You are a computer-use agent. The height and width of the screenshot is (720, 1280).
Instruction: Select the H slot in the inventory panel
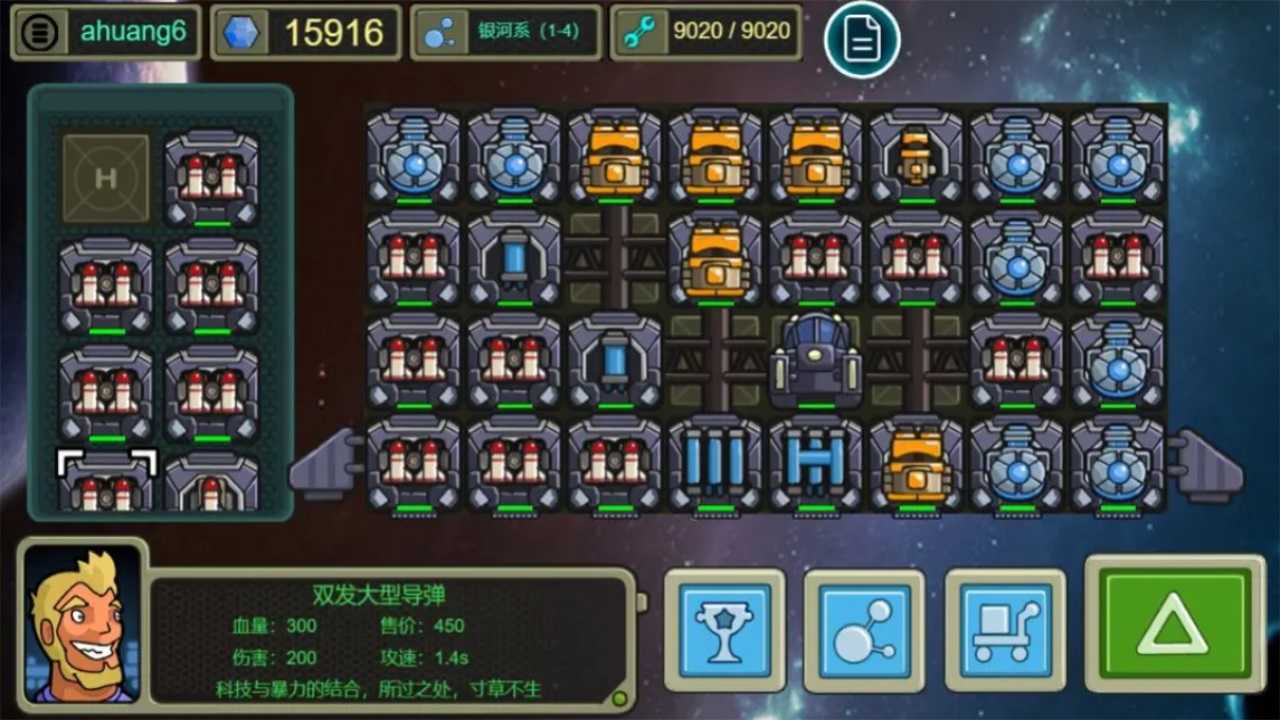click(x=105, y=178)
